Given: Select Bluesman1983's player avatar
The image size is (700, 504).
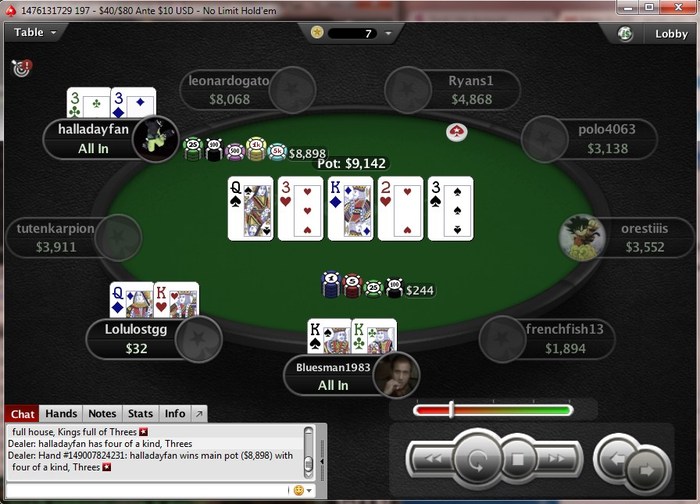Looking at the screenshot, I should [395, 373].
